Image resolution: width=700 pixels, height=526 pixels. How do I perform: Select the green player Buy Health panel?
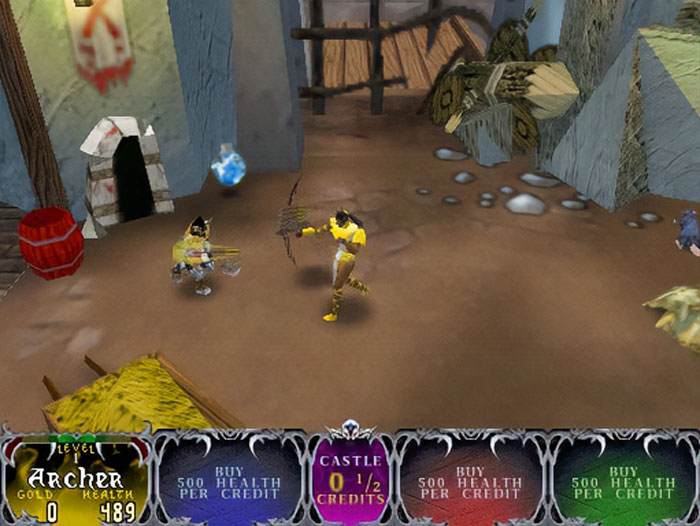coord(623,482)
